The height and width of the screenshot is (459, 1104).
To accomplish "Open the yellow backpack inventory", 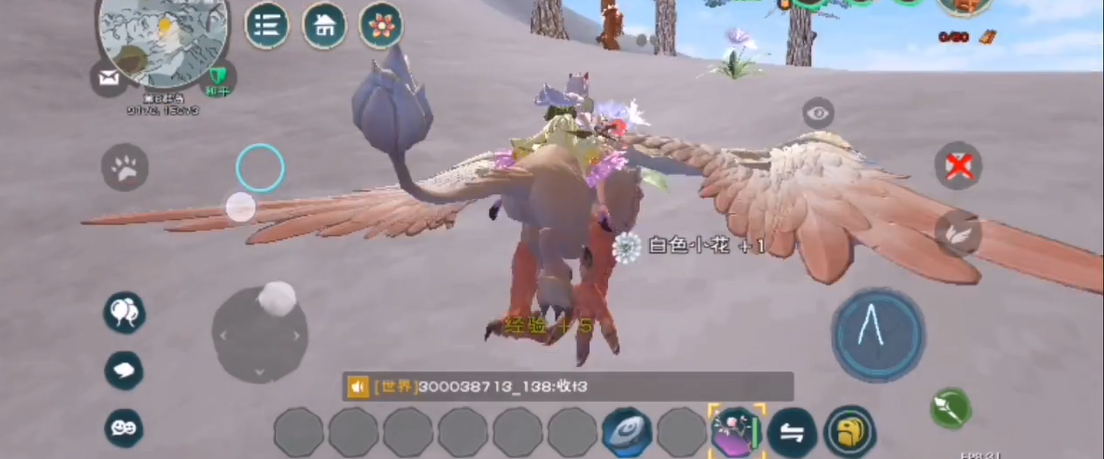I will [x=850, y=432].
